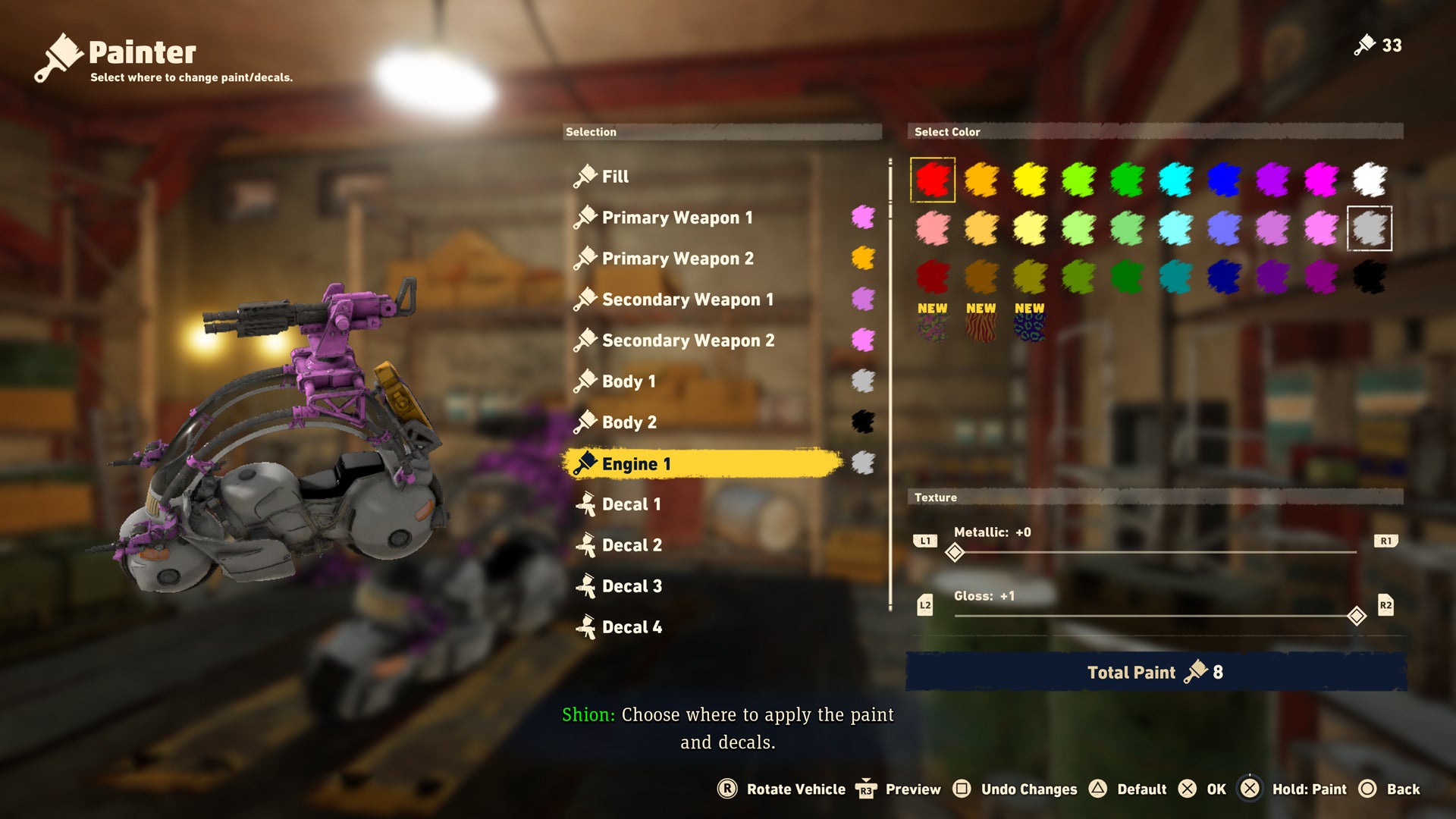Viewport: 1456px width, 819px height.
Task: Click the Gloss slider handle
Action: [x=1357, y=617]
